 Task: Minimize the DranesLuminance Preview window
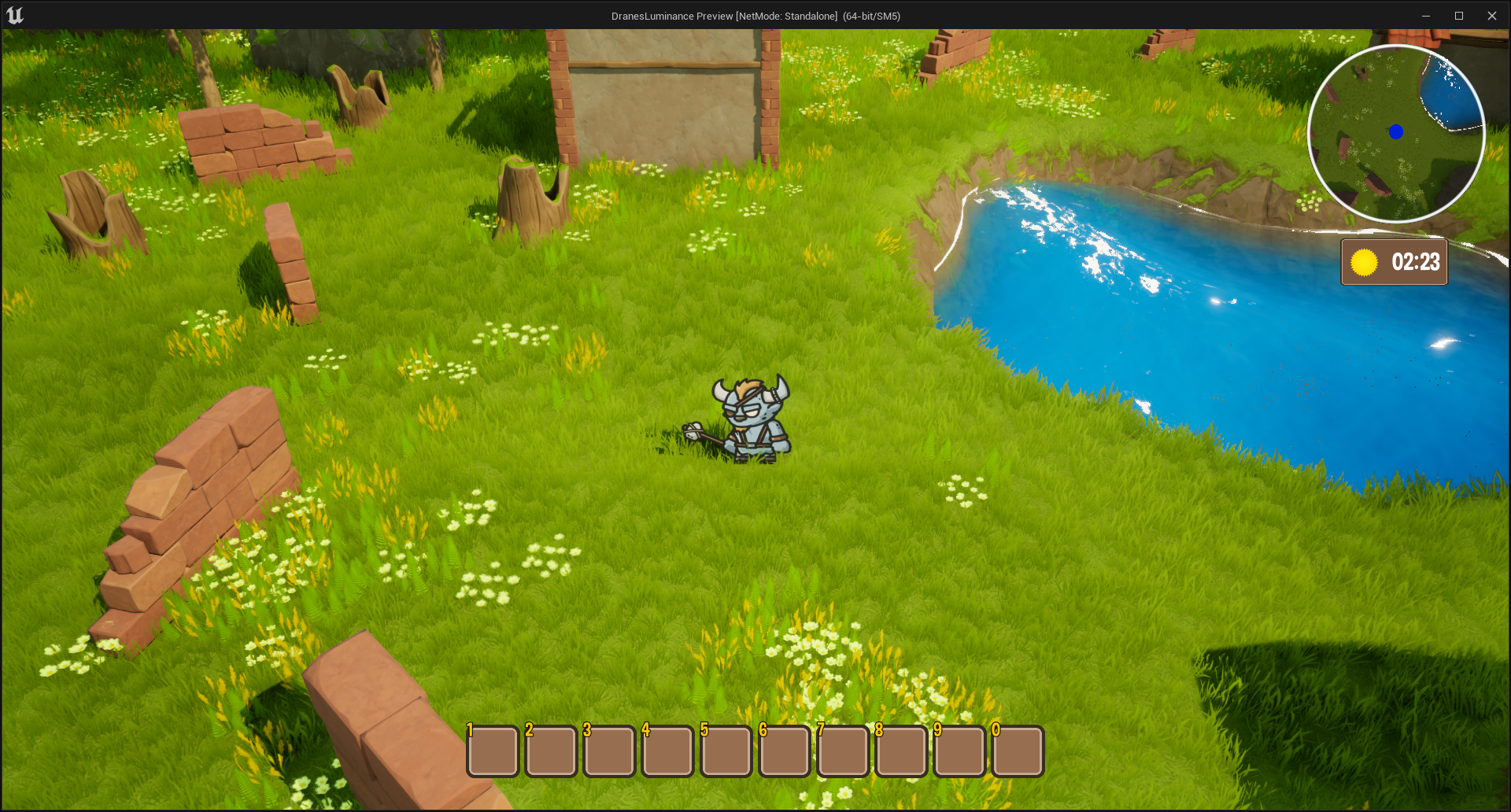pyautogui.click(x=1425, y=16)
